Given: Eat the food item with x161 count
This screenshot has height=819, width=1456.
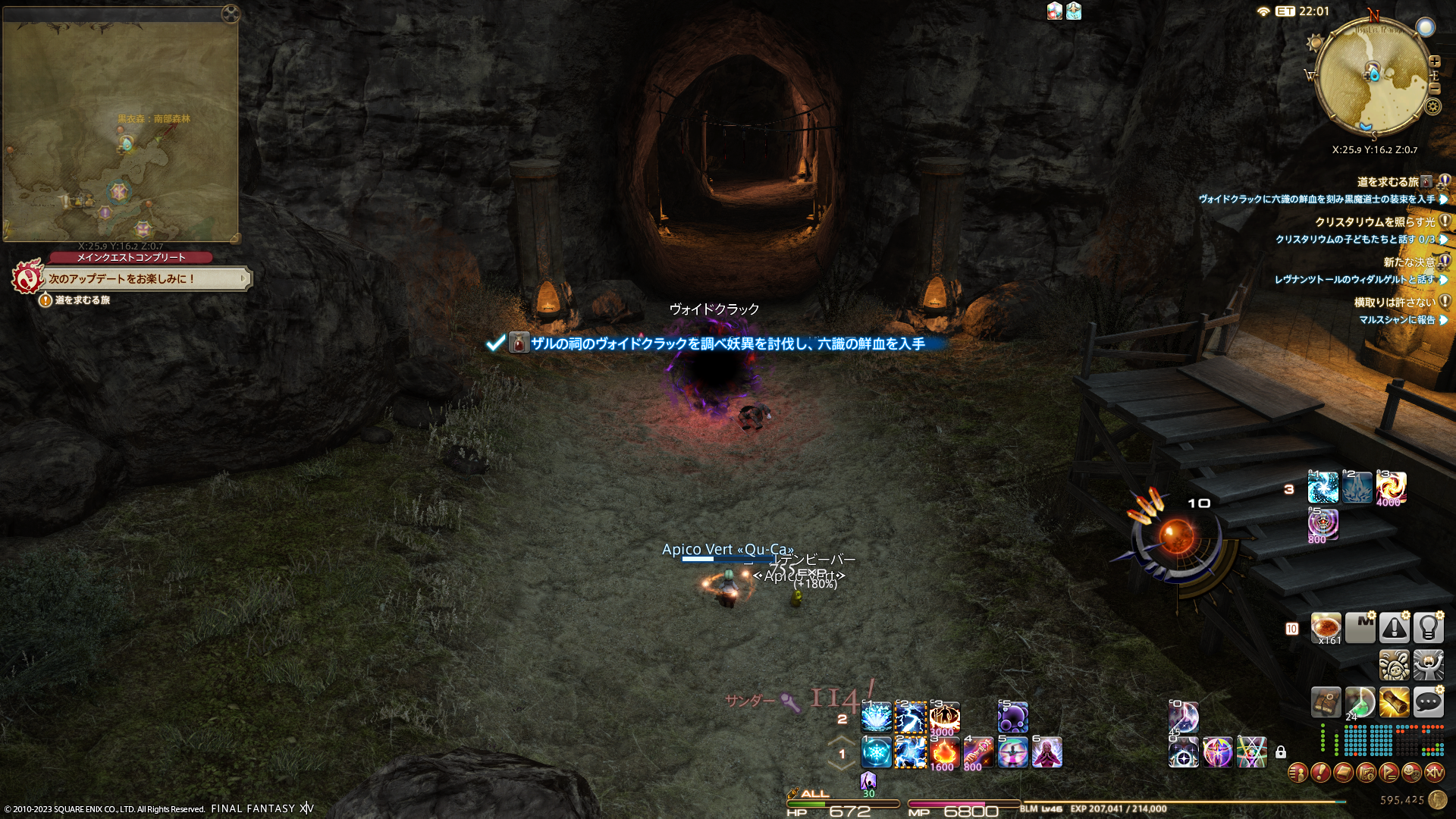Looking at the screenshot, I should (x=1326, y=628).
